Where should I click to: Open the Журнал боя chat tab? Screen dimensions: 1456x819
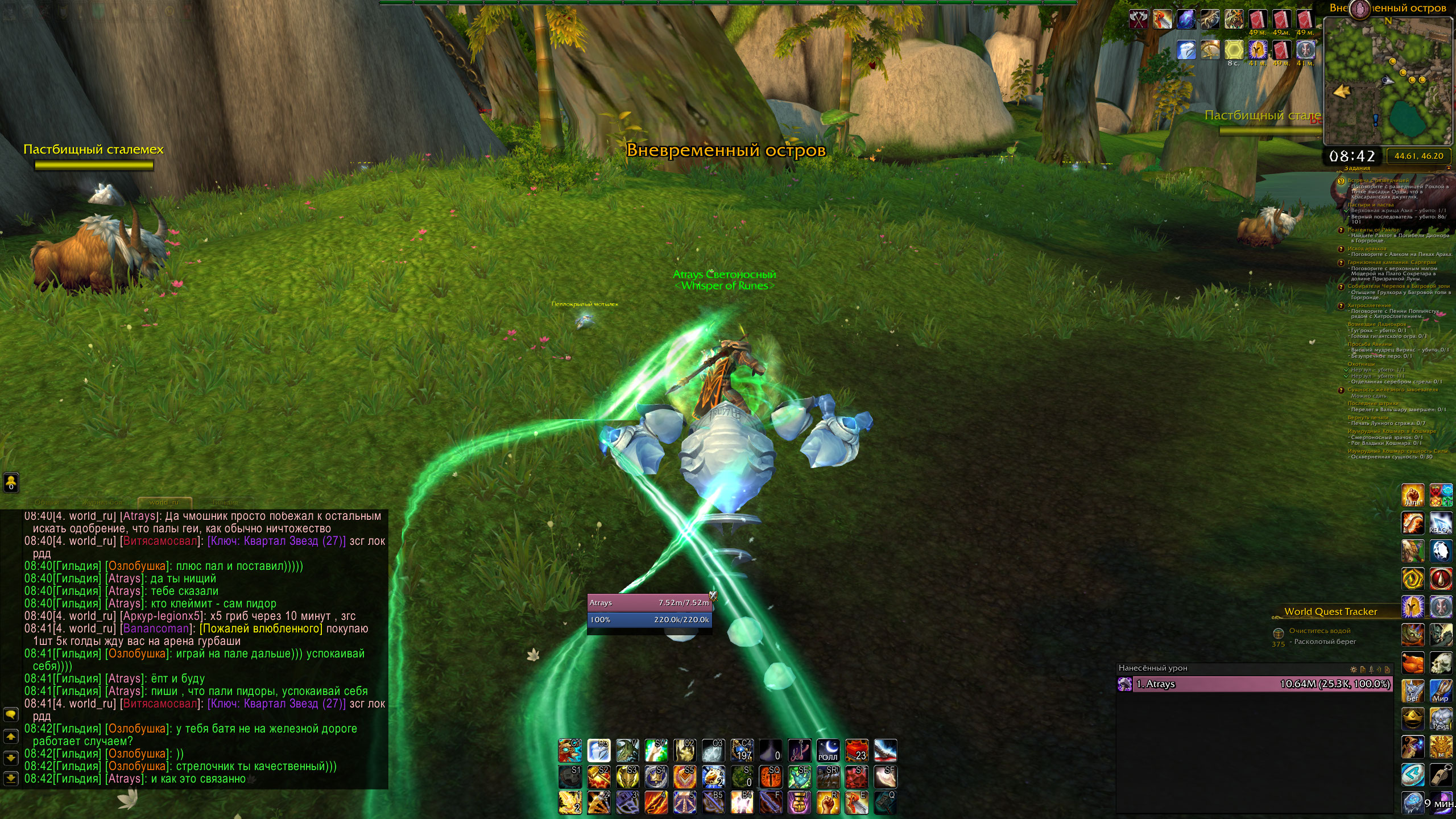pos(102,503)
